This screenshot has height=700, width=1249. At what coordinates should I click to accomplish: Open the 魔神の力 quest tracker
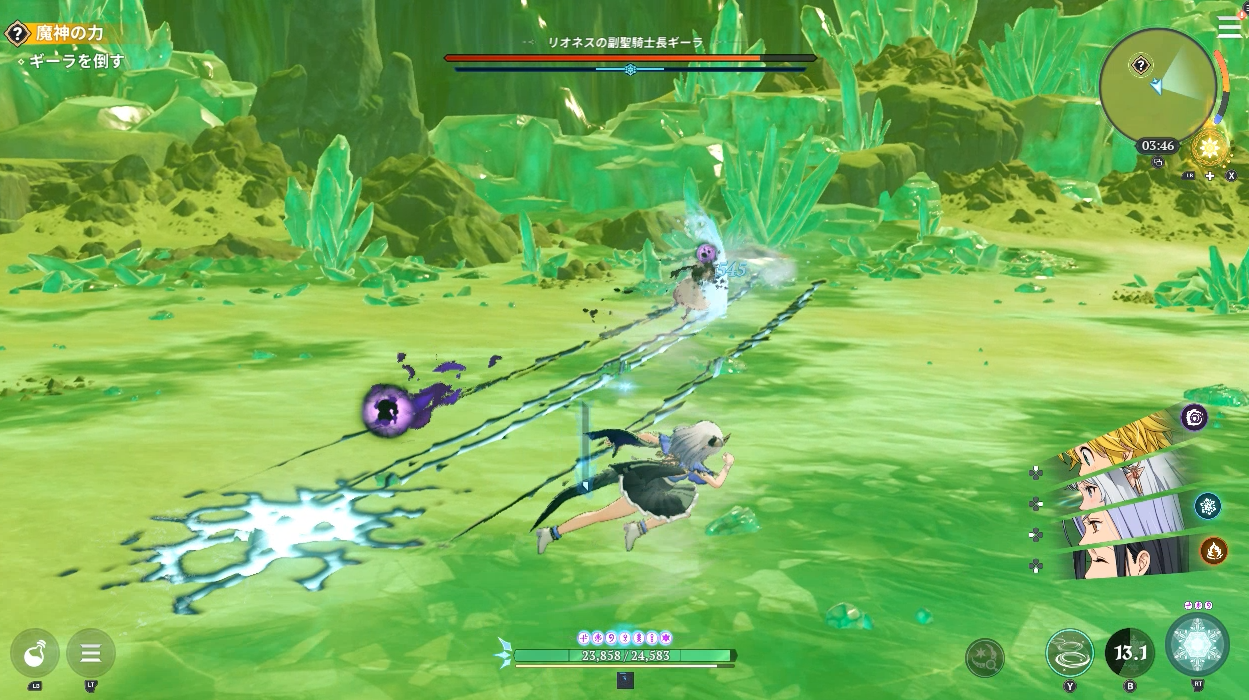click(68, 33)
